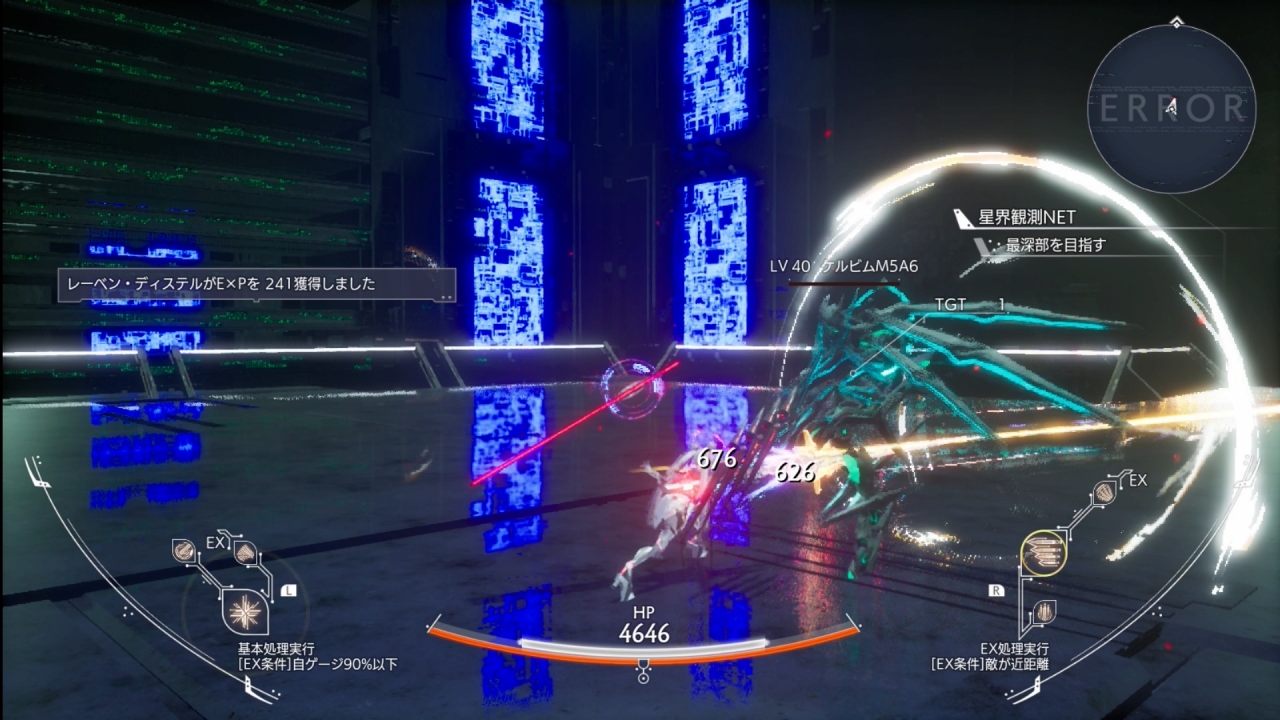The image size is (1280, 720).
Task: Open the 最深部を目指す objective entry
Action: point(1055,244)
